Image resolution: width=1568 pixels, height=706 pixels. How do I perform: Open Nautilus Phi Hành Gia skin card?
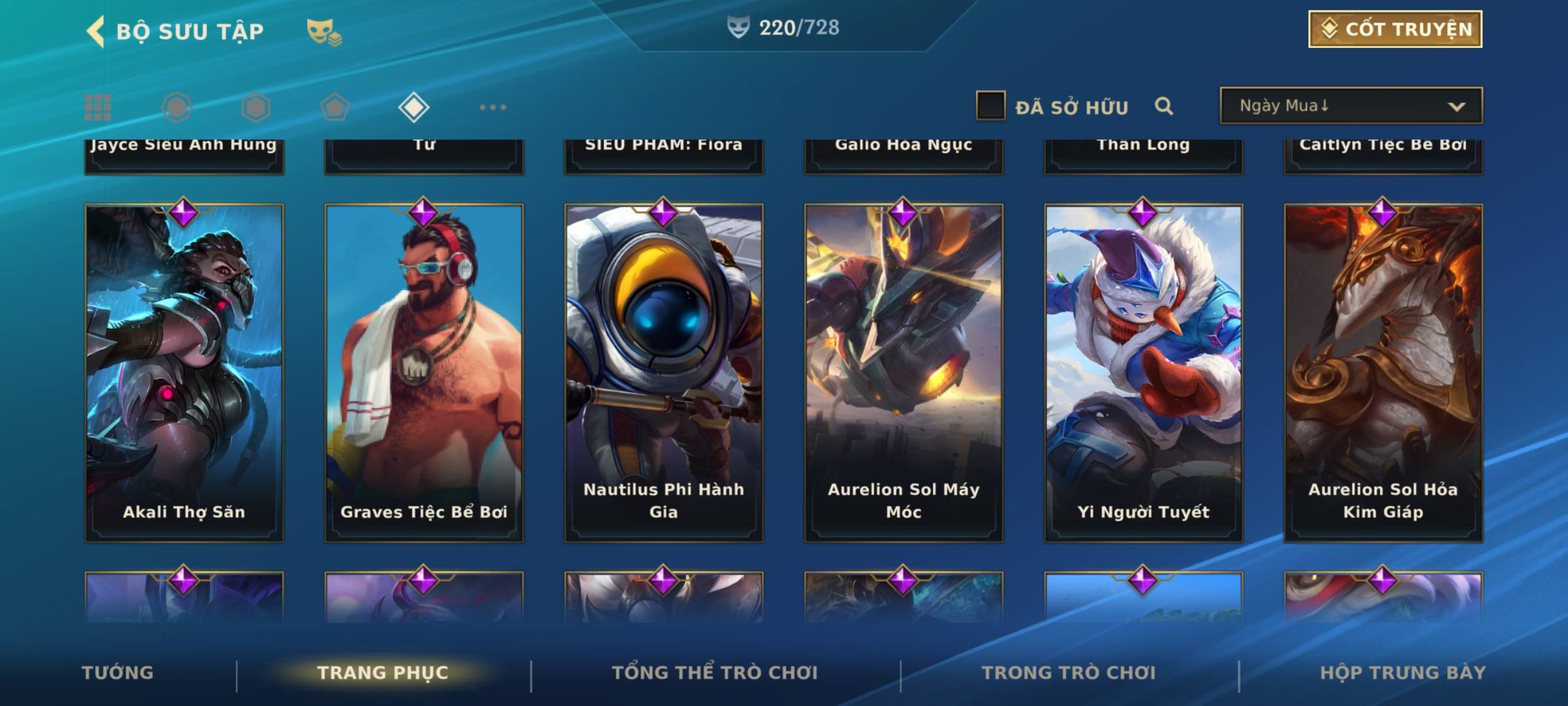coord(664,373)
